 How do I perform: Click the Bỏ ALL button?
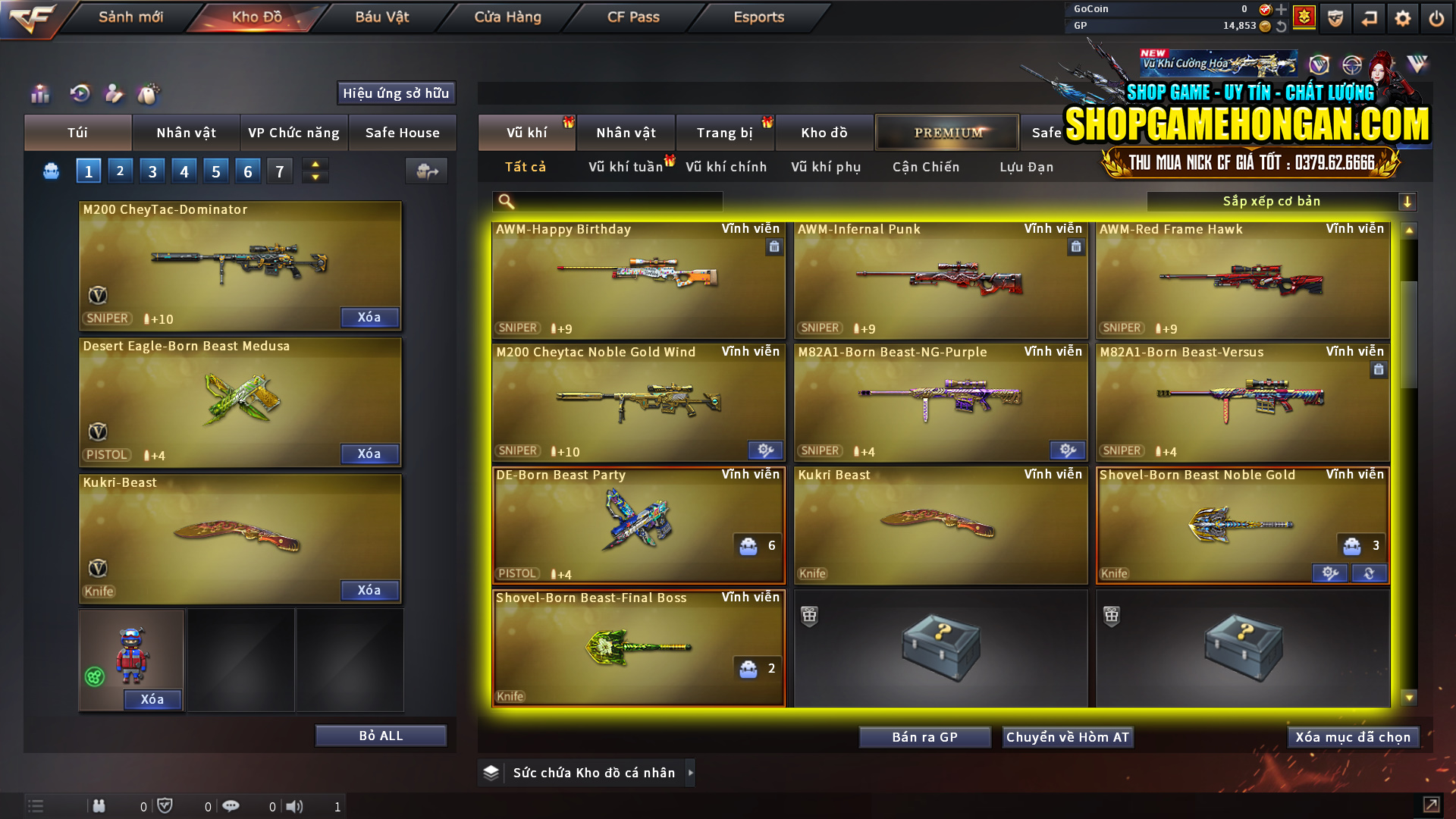point(381,735)
